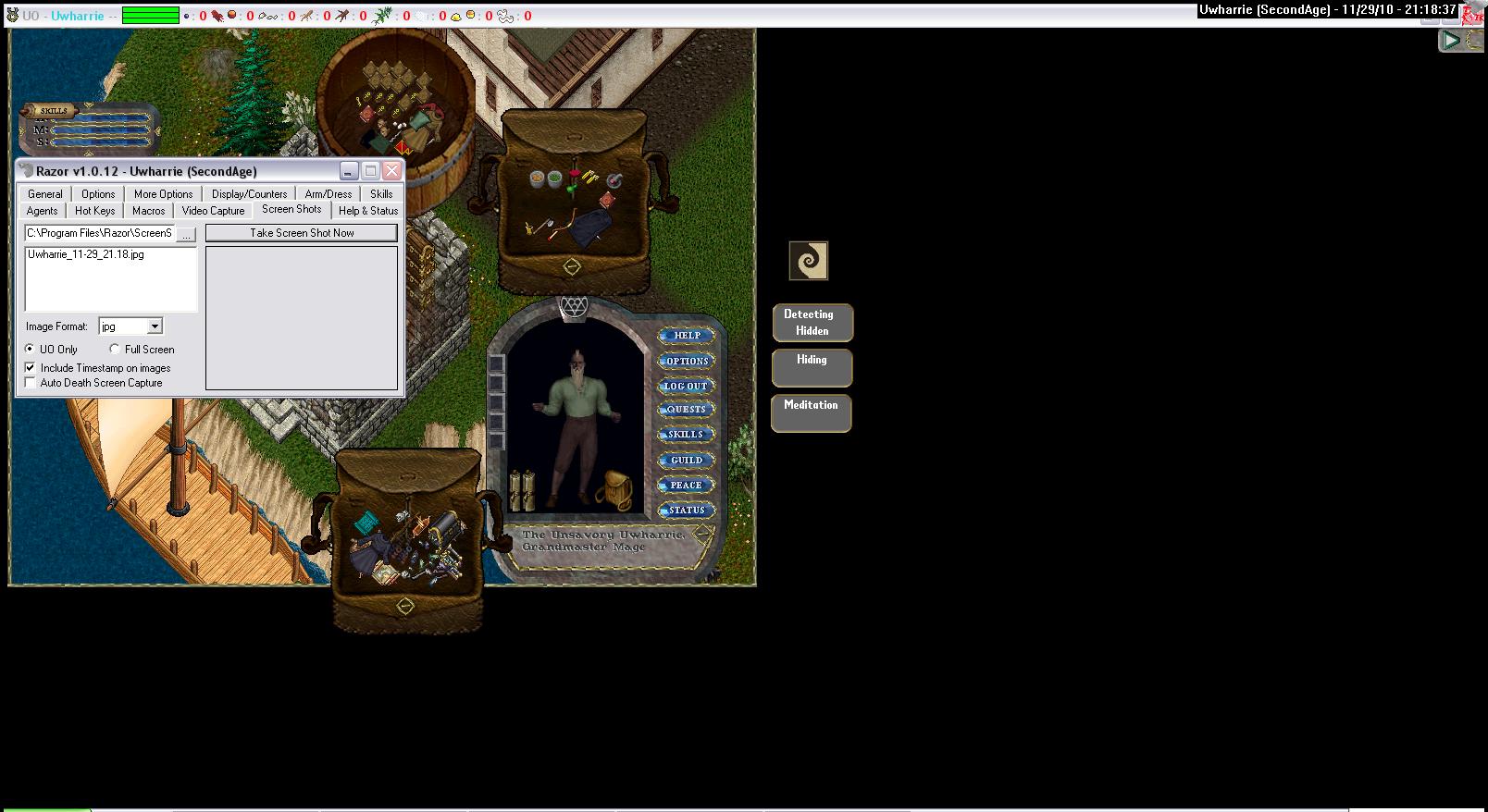Image resolution: width=1488 pixels, height=812 pixels.
Task: Select the Full Screen radio option
Action: (x=115, y=350)
